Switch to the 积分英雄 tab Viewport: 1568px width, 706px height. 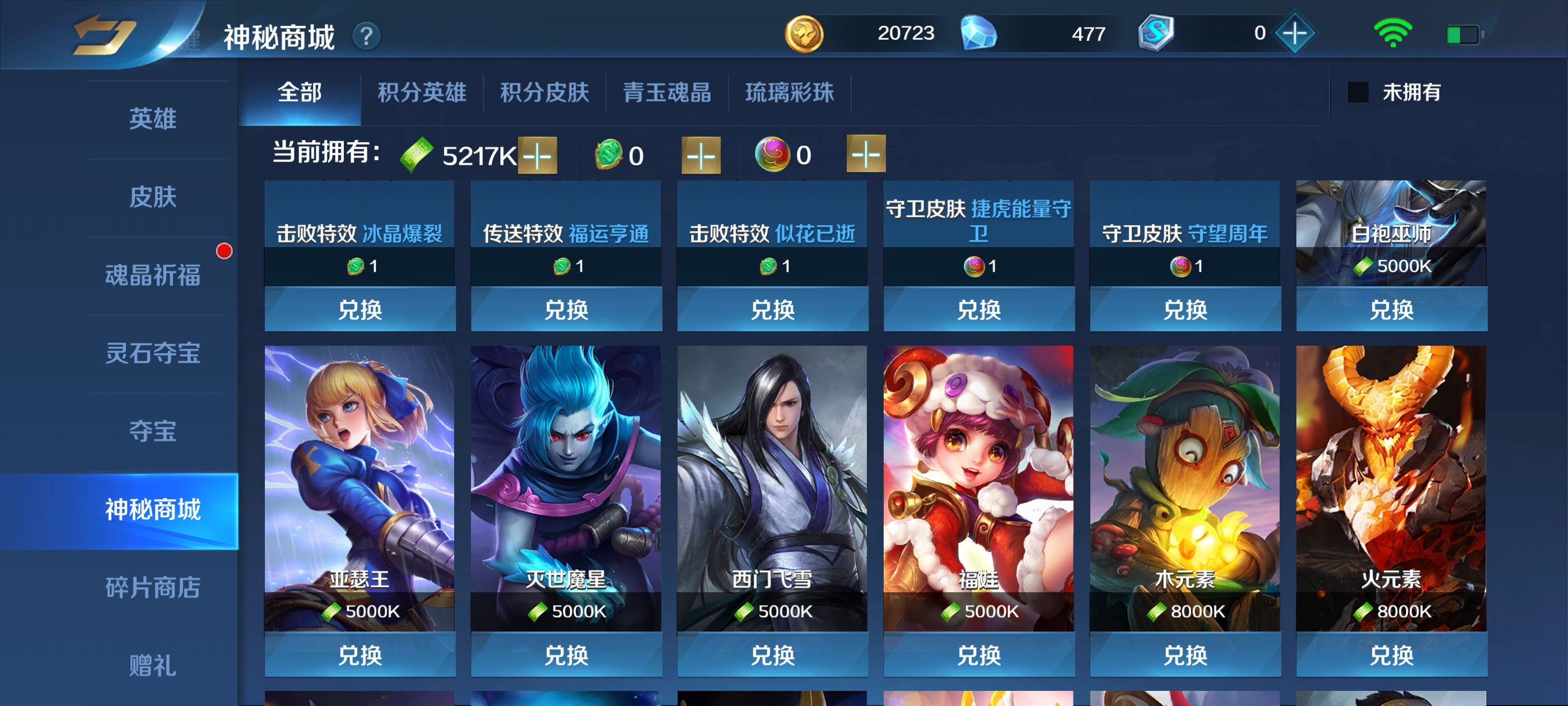(x=422, y=93)
